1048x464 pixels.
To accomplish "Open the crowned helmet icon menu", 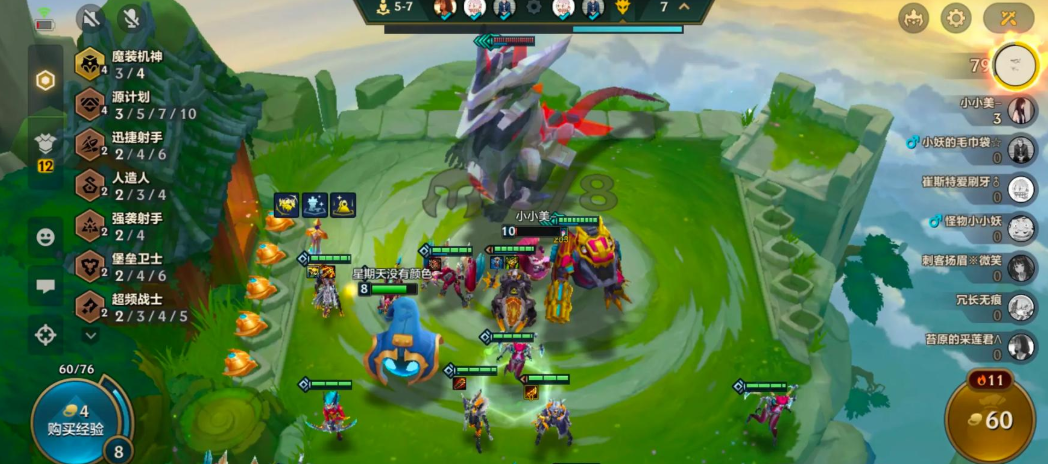I will click(x=912, y=17).
